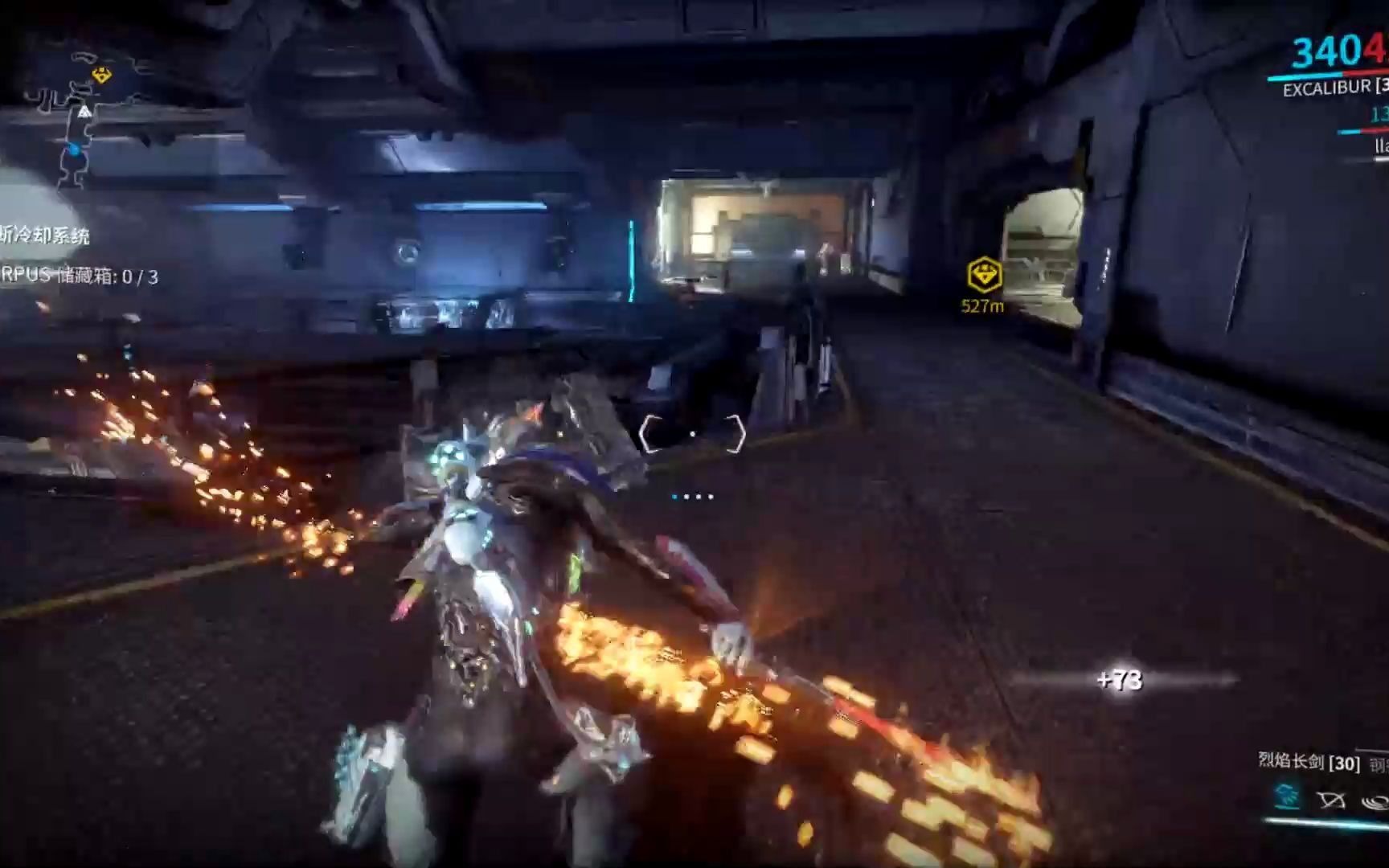1389x868 pixels.
Task: Click the yellow objective marker on minimap
Action: (101, 76)
